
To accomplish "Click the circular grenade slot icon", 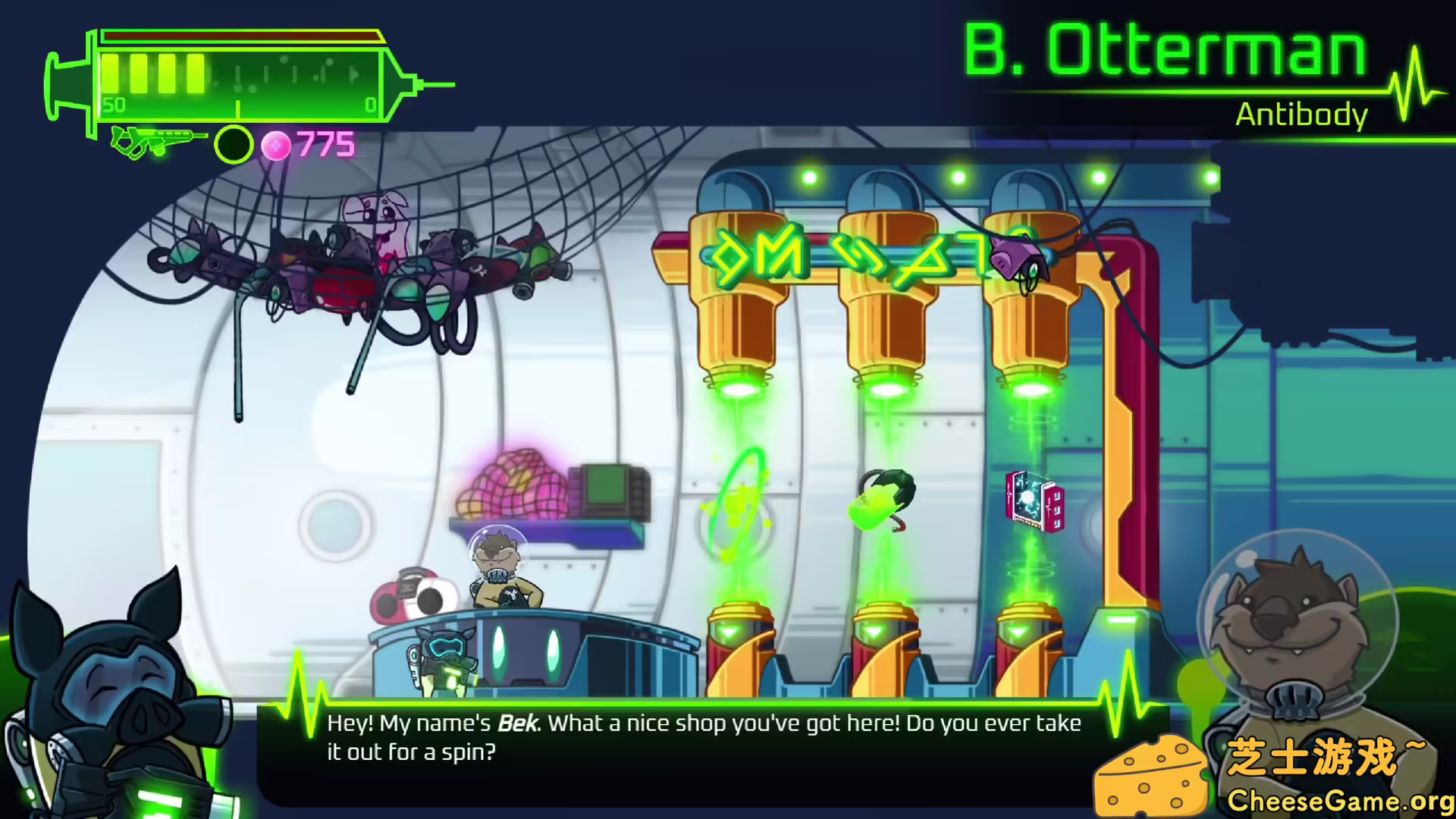I will pyautogui.click(x=233, y=145).
